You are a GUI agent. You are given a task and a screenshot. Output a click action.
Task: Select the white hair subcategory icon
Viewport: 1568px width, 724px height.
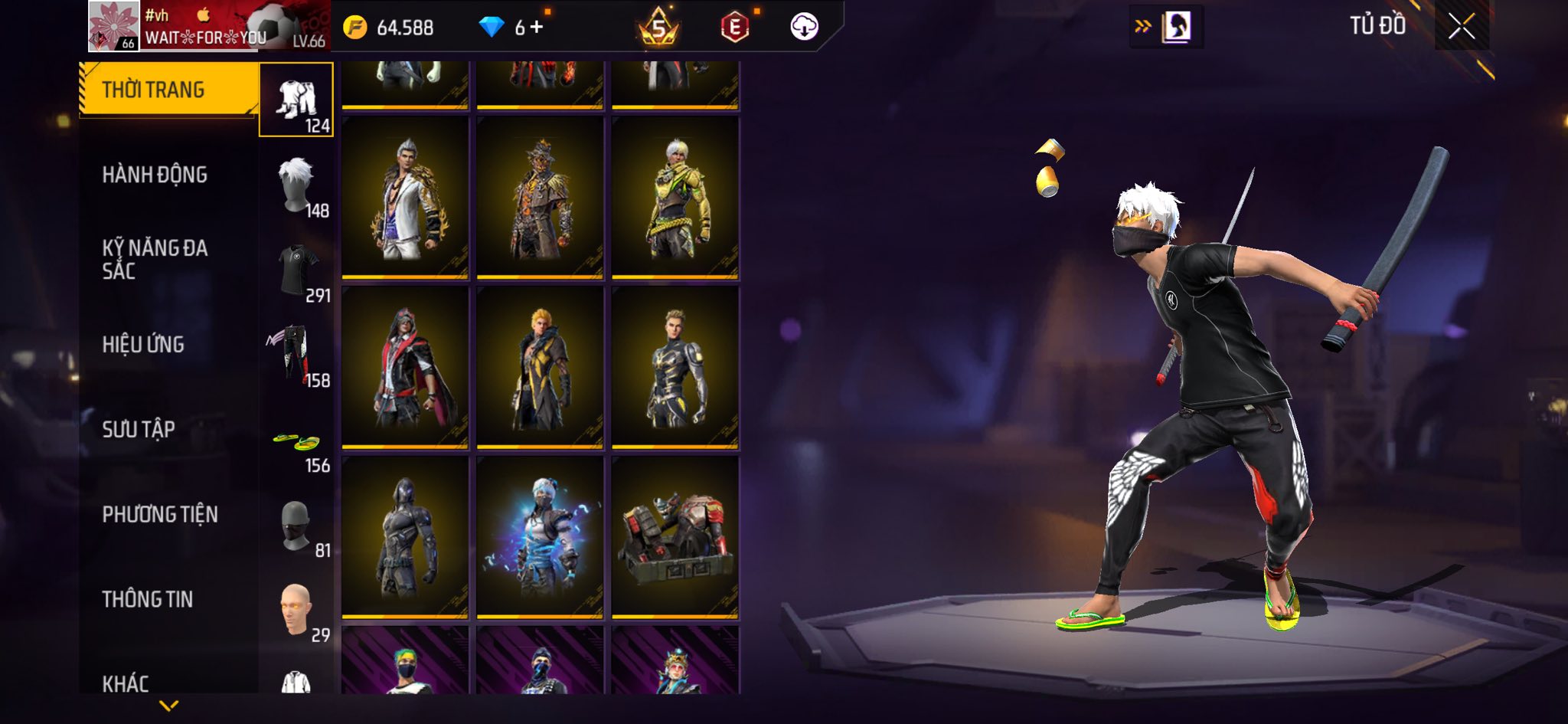[x=296, y=185]
